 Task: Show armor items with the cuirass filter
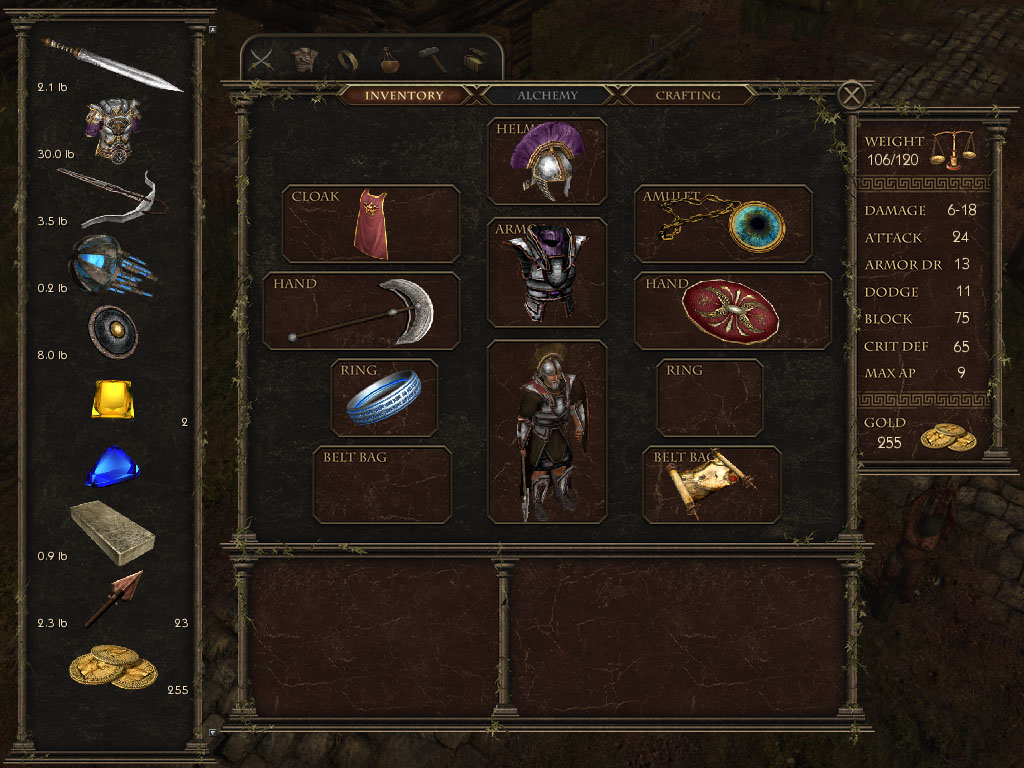tap(304, 60)
